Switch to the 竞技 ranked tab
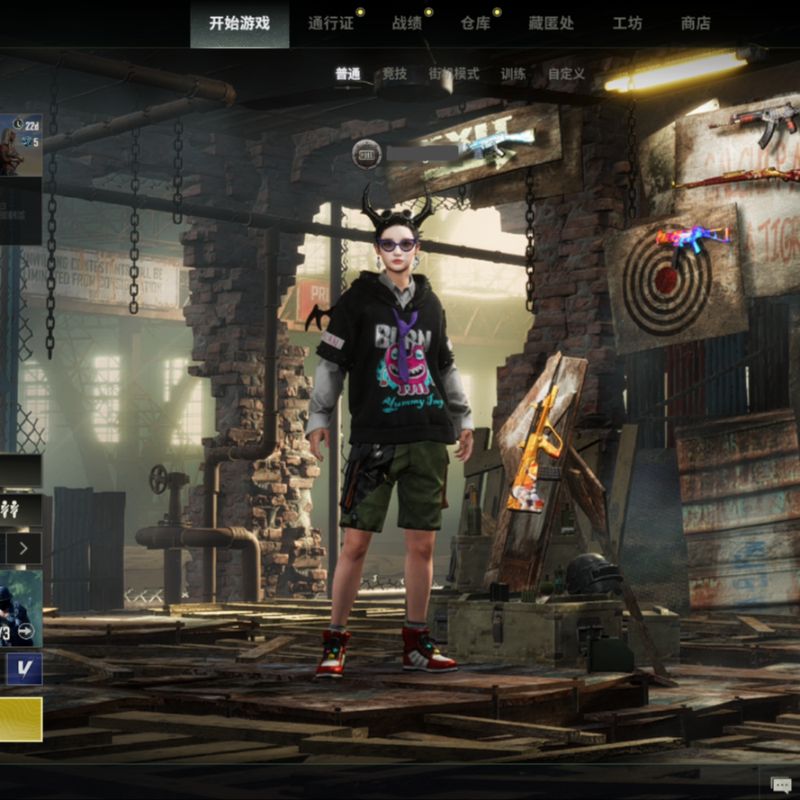800x800 pixels. tap(395, 74)
